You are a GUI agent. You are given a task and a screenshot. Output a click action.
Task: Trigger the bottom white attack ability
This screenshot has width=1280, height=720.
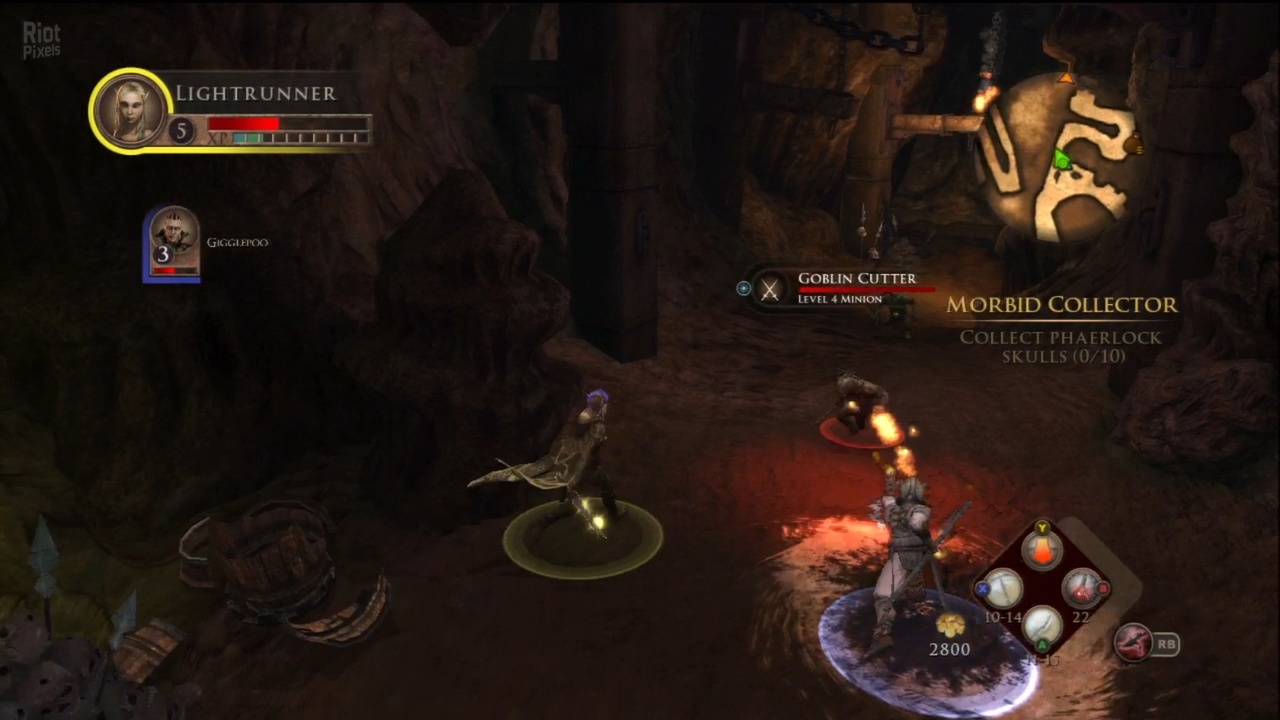click(x=1042, y=626)
